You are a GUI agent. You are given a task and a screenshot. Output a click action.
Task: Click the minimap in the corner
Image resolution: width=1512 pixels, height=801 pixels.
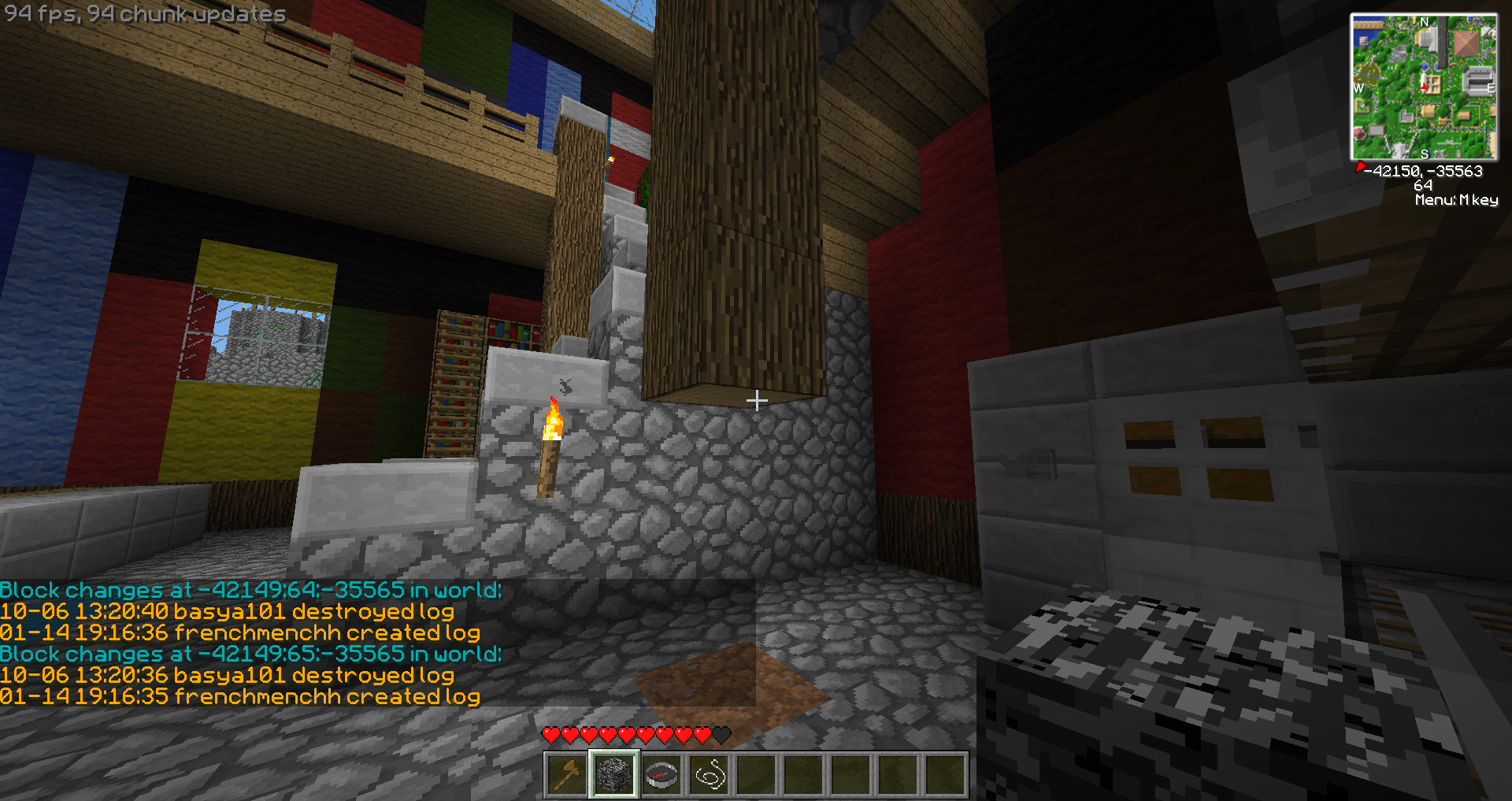[1424, 87]
